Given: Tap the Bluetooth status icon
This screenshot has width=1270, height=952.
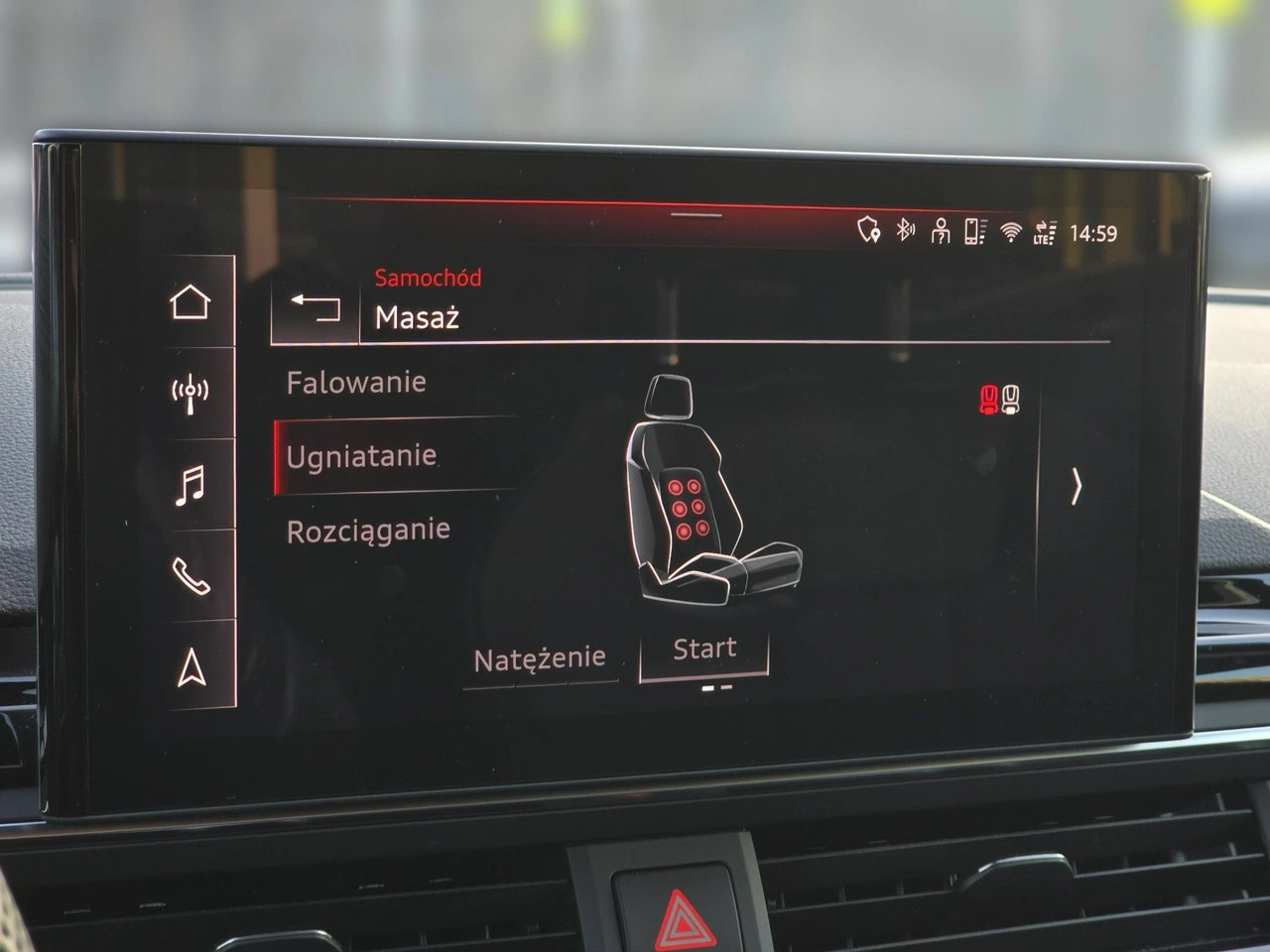Looking at the screenshot, I should click(x=902, y=230).
